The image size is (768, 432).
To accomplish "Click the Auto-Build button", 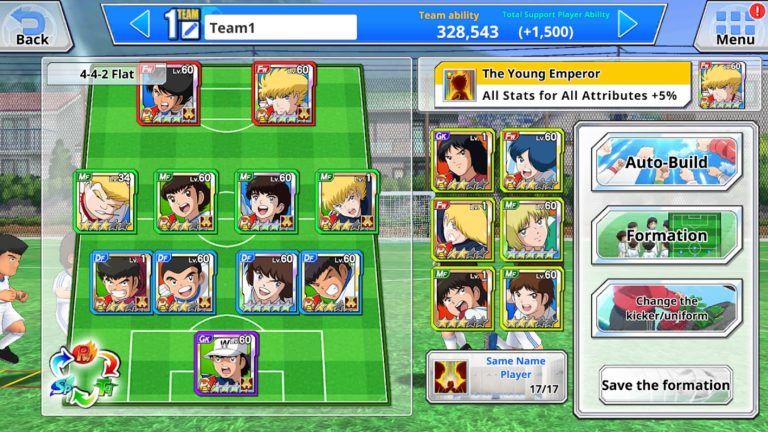I will click(x=666, y=162).
